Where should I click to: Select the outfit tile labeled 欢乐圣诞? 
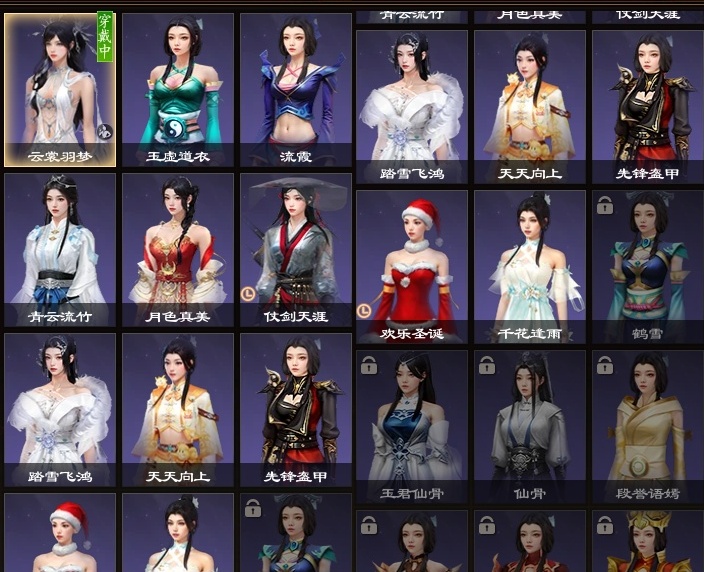click(x=411, y=265)
